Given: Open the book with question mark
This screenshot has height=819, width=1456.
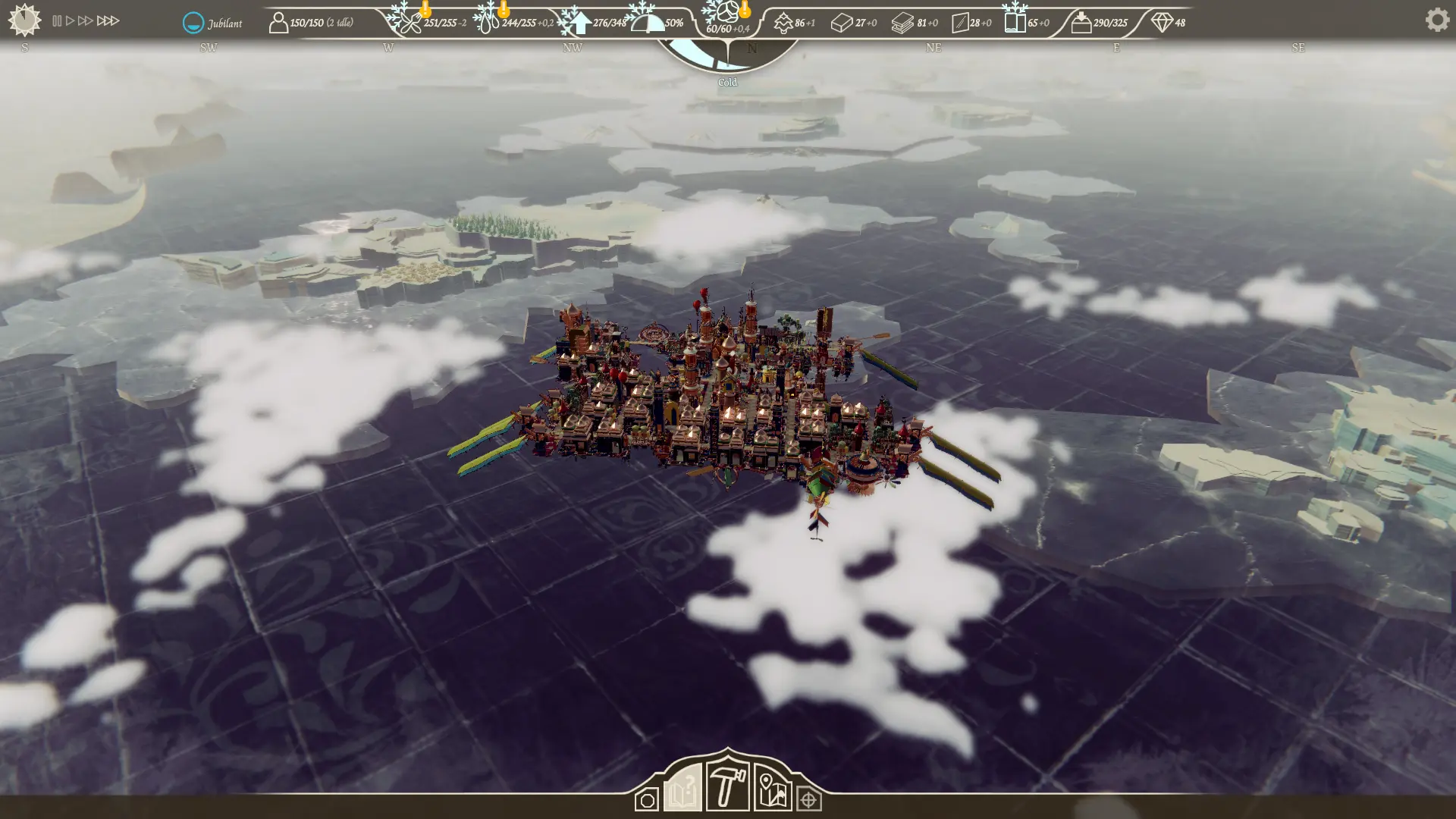Looking at the screenshot, I should 682,789.
